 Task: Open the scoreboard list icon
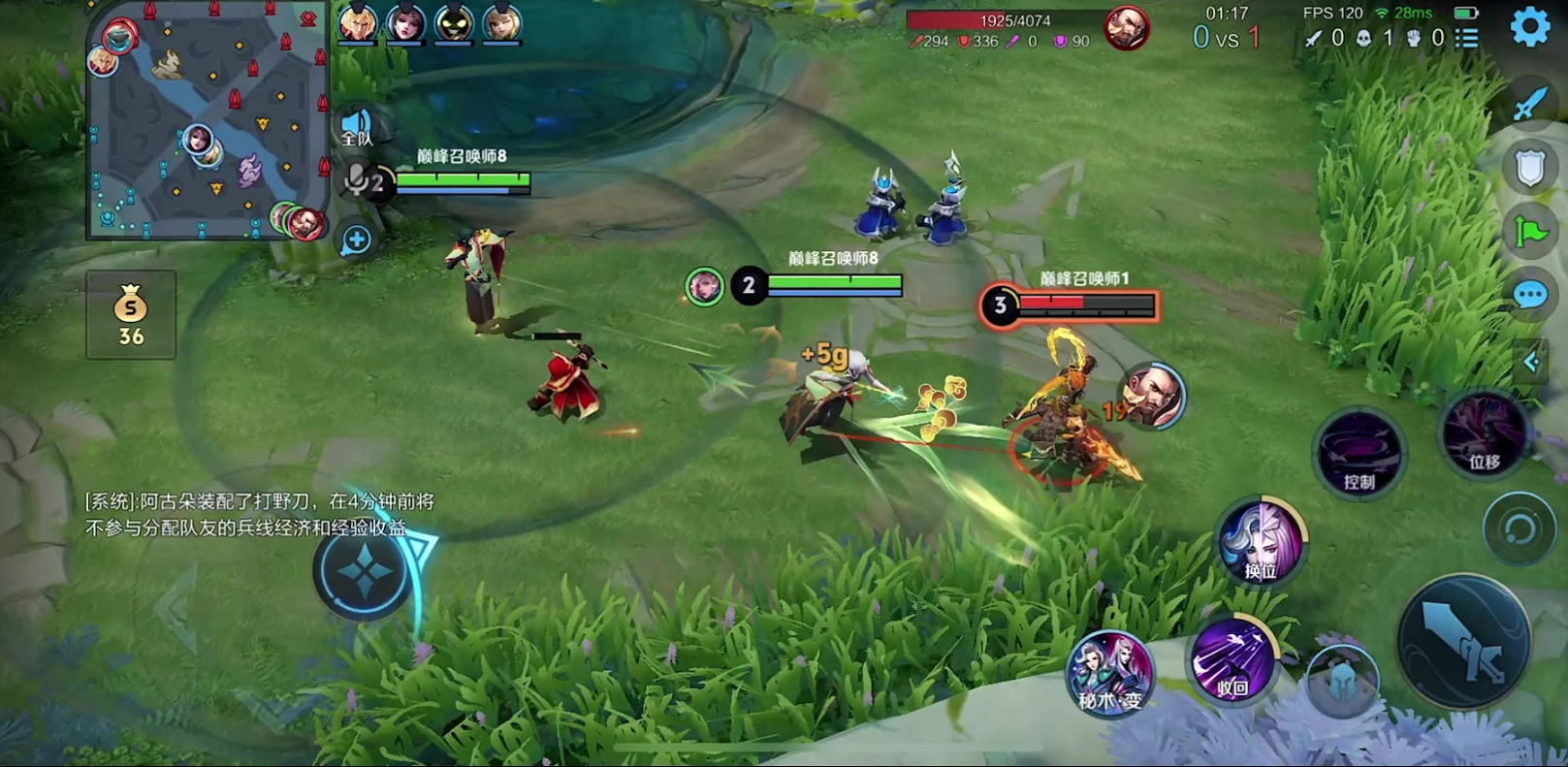[1467, 38]
